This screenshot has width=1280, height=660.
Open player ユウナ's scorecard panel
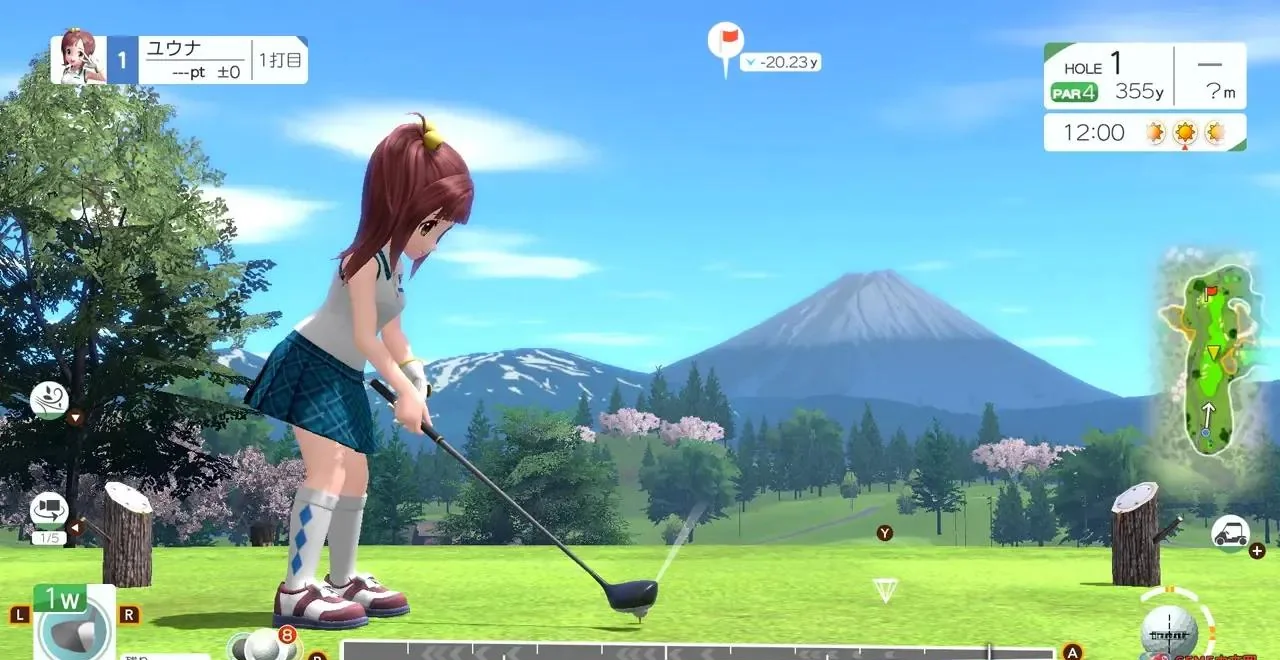click(180, 60)
